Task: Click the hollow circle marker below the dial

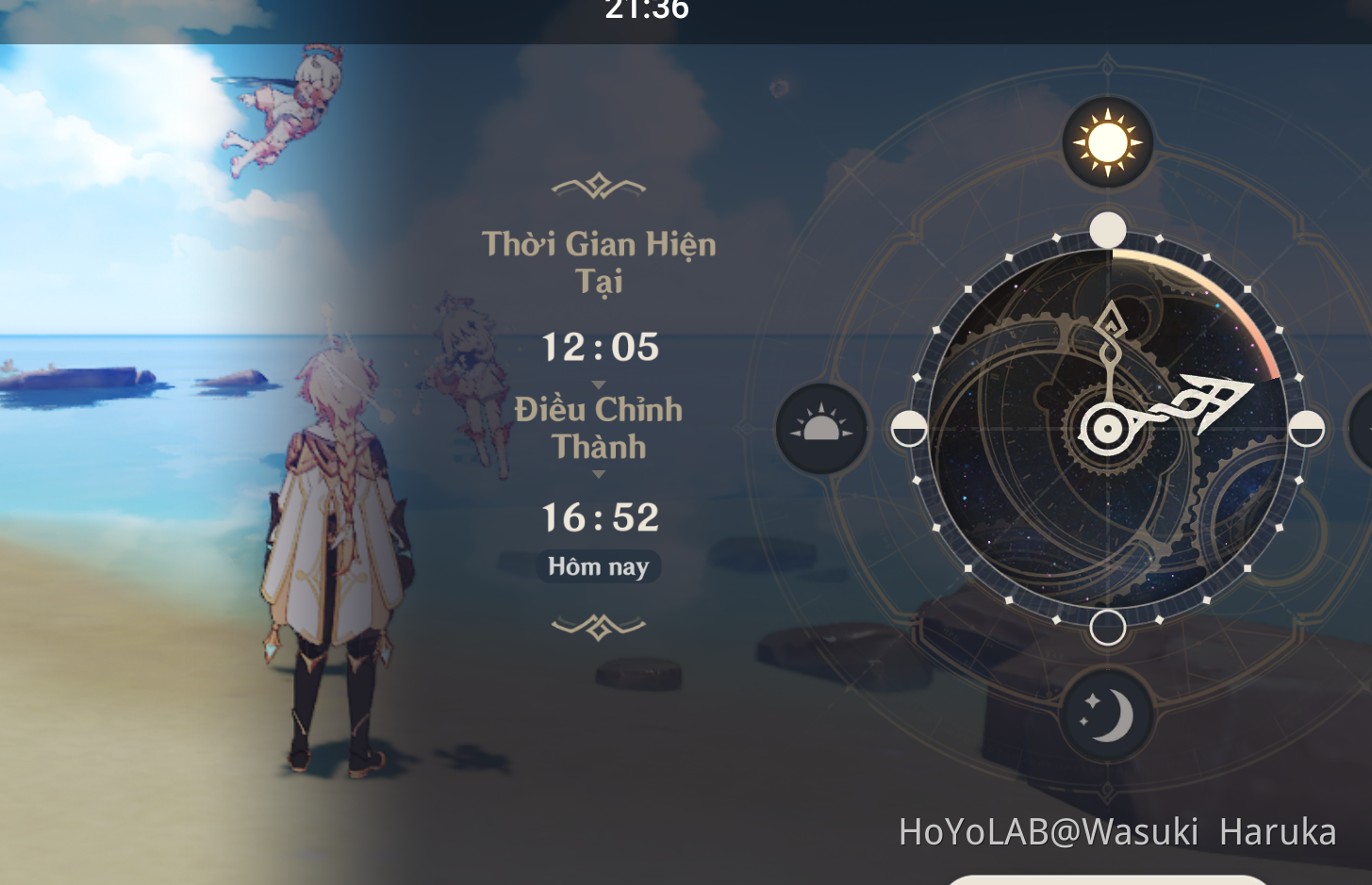Action: (x=1107, y=625)
